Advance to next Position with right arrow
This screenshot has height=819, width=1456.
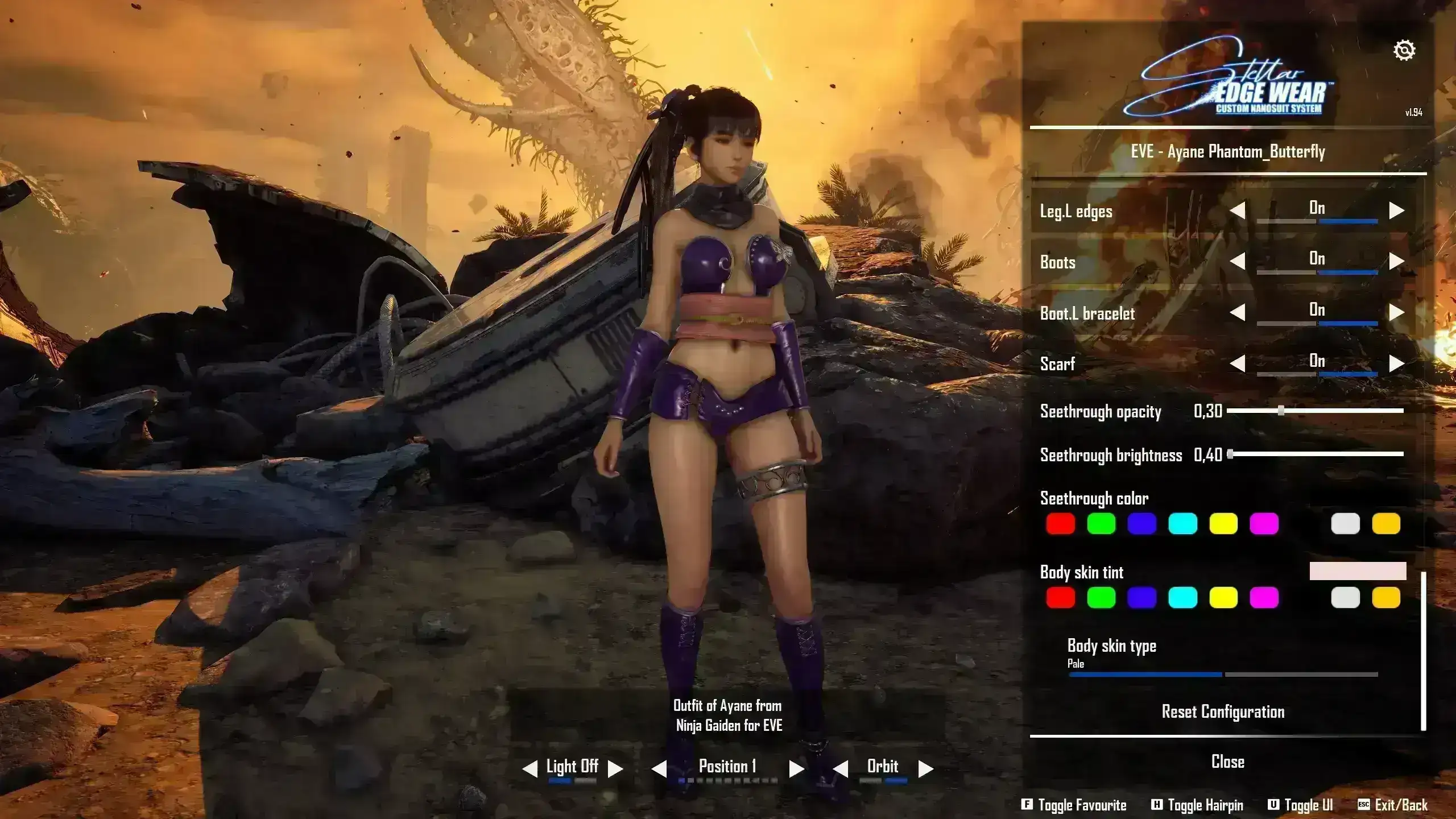click(796, 769)
